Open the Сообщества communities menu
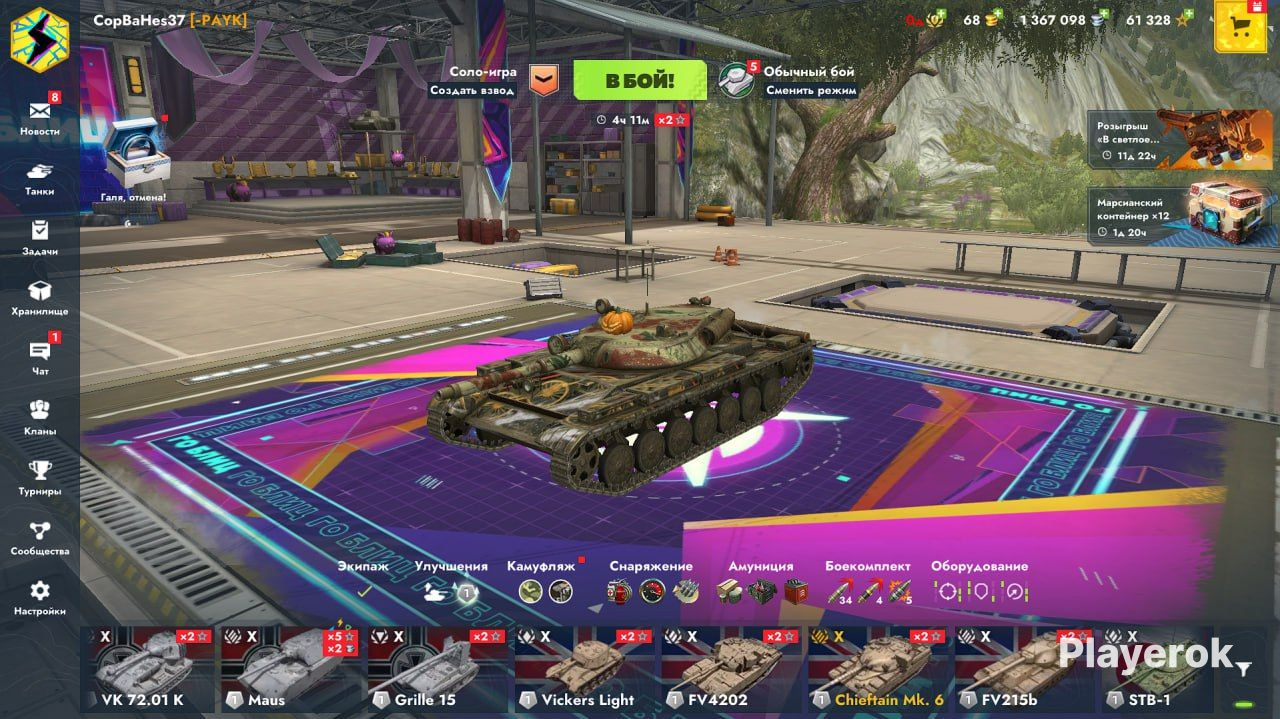 [40, 537]
